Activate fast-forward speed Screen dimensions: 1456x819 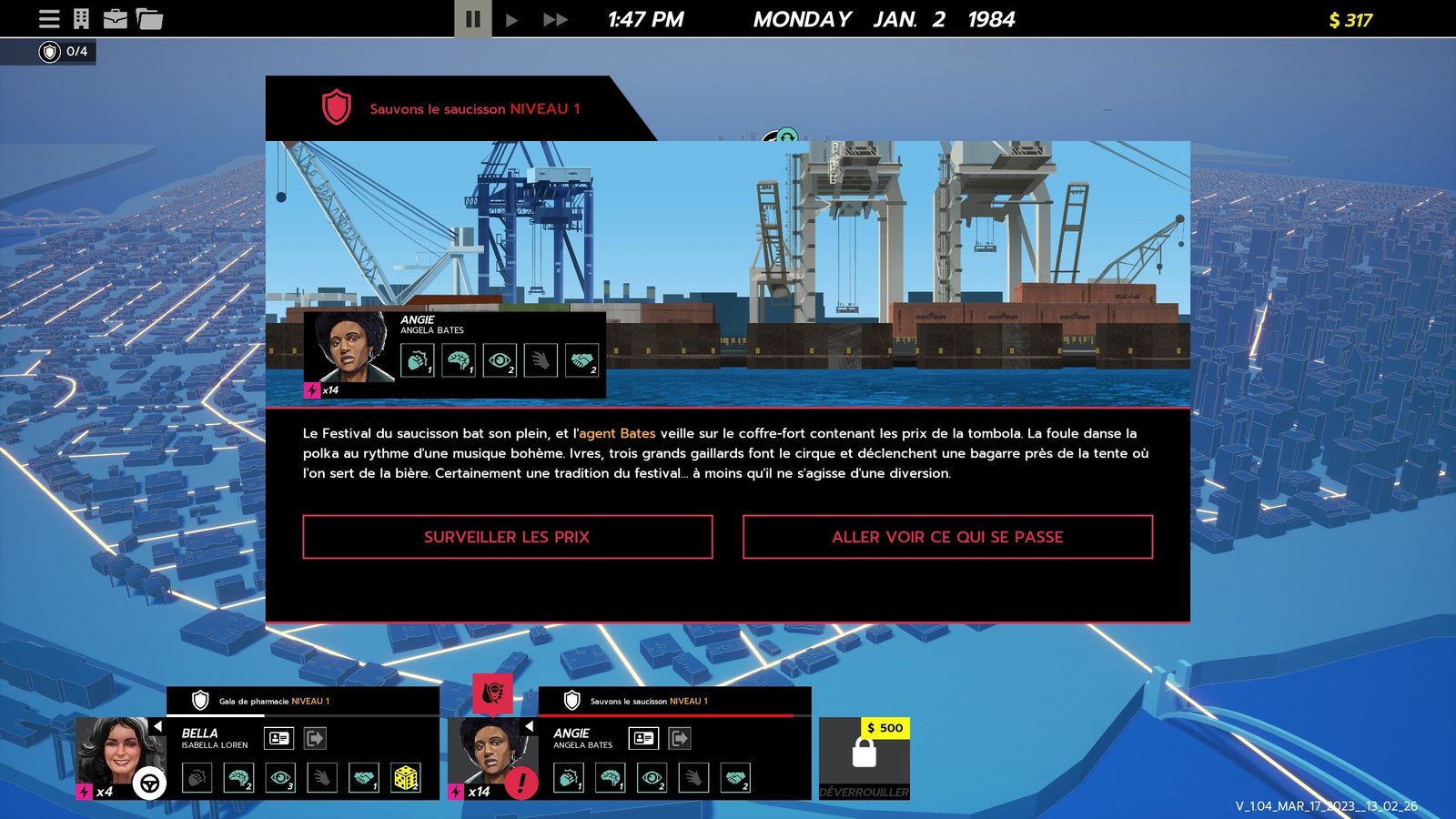555,19
